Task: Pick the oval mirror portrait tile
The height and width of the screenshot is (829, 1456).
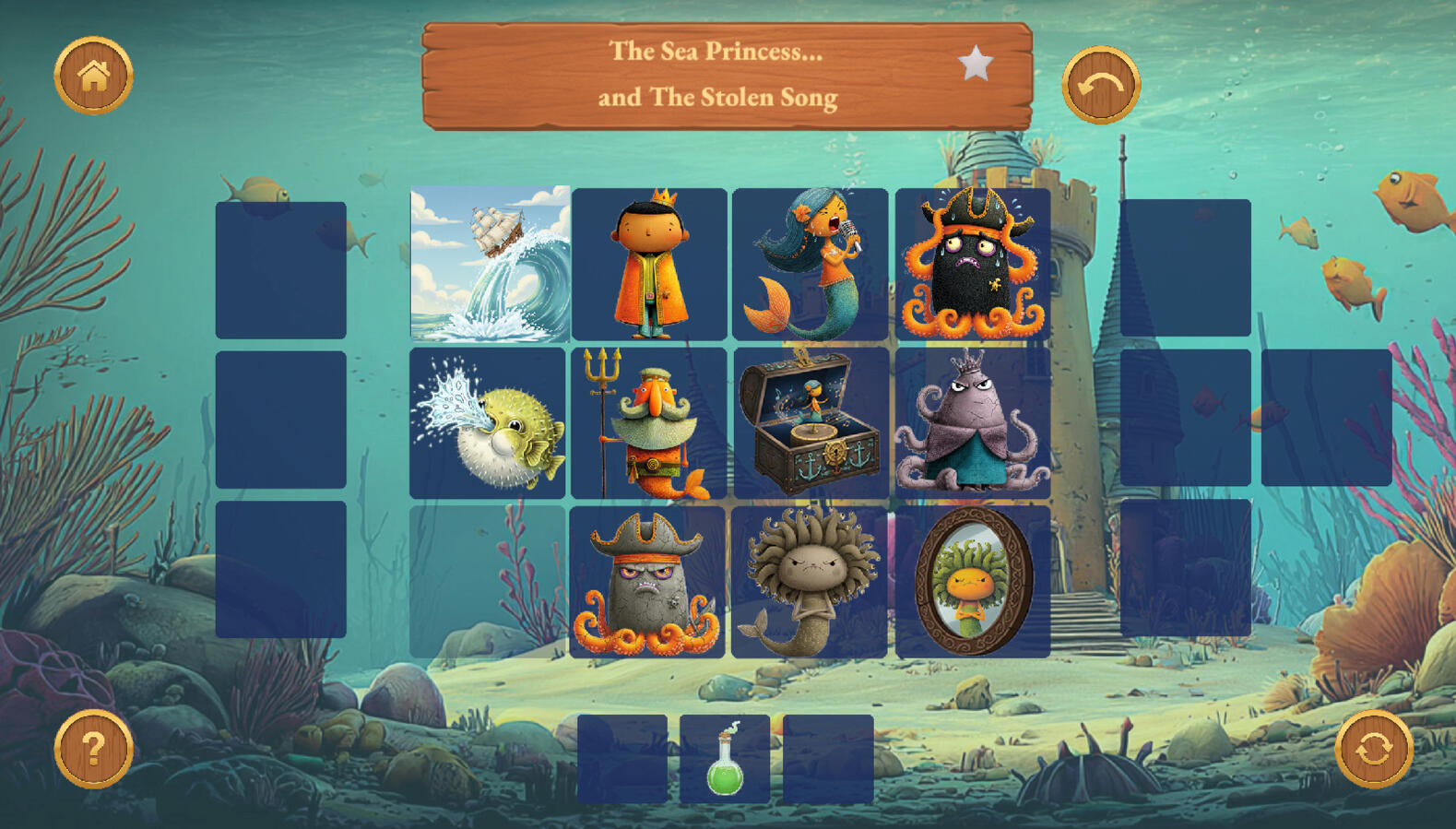Action: [973, 582]
